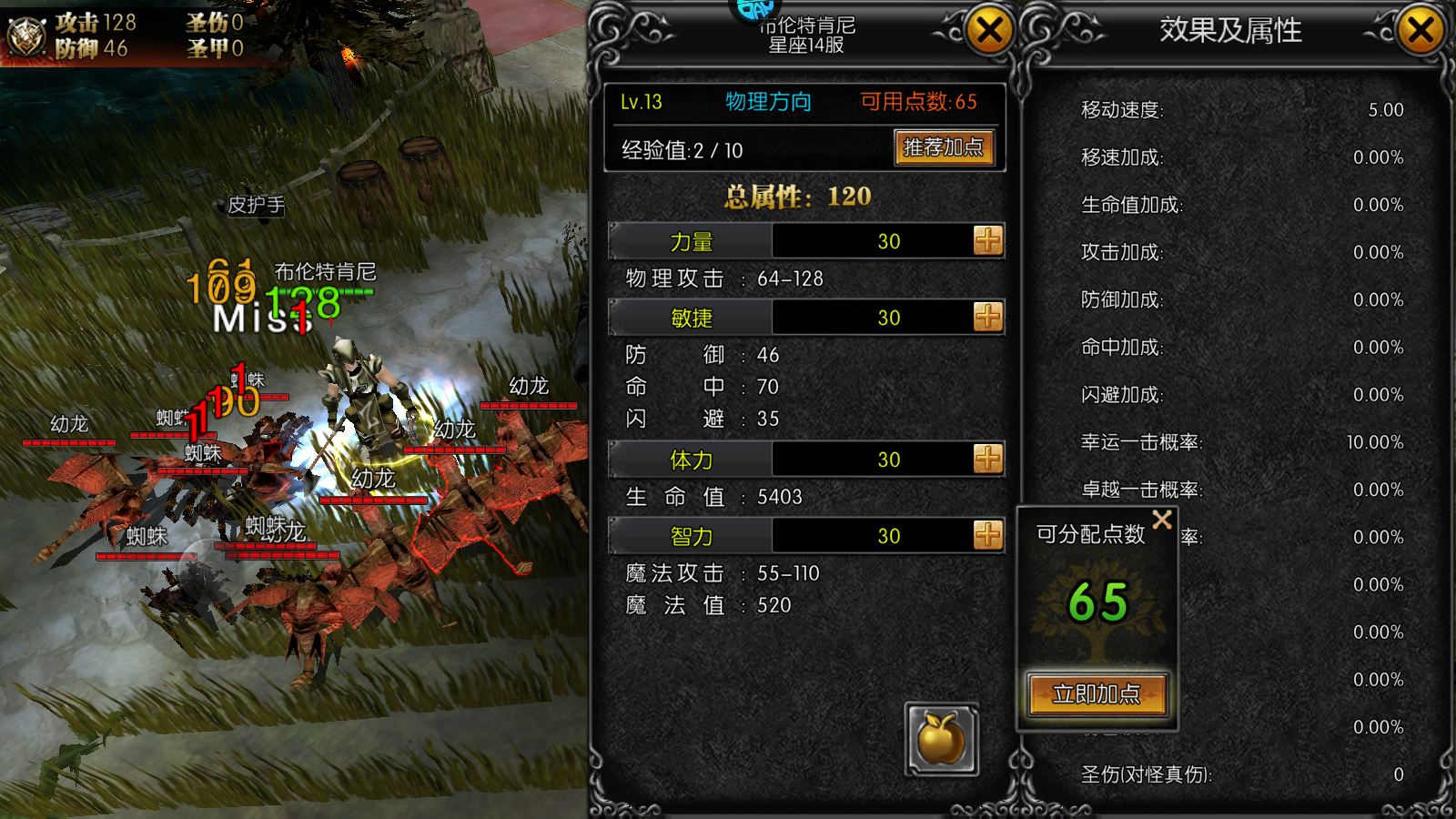1456x819 pixels.
Task: Tap the golden apple icon
Action: click(942, 738)
